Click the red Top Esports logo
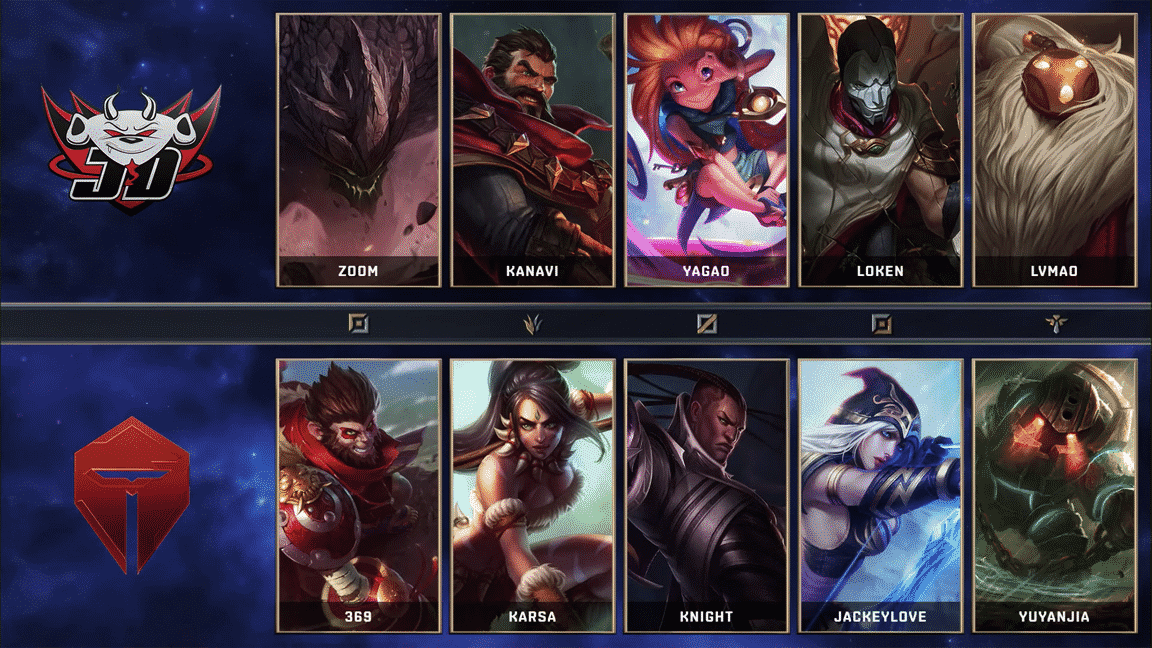This screenshot has height=648, width=1152. click(131, 495)
